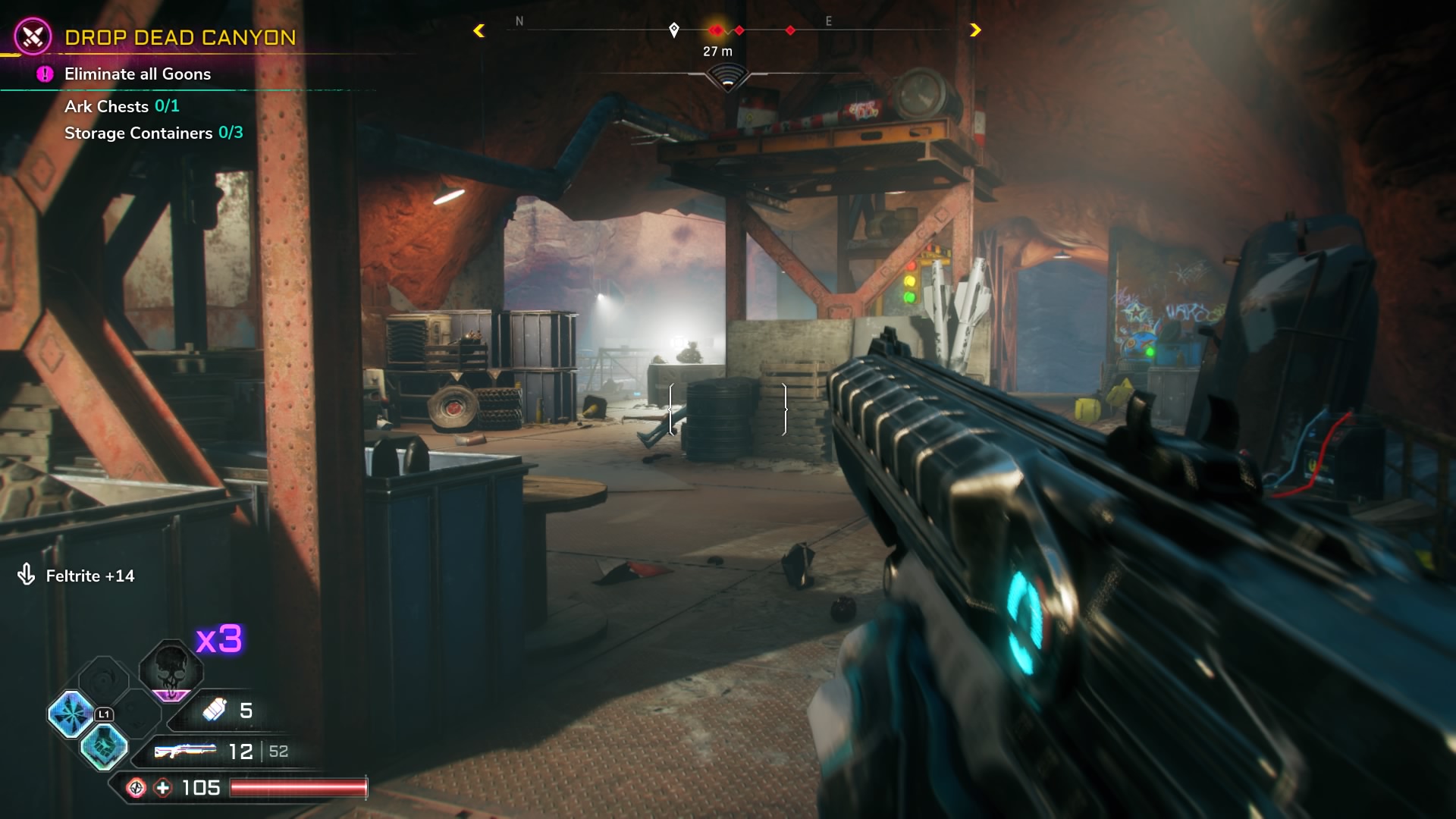The width and height of the screenshot is (1456, 819).
Task: Click the right yellow compass arrow
Action: (x=975, y=30)
